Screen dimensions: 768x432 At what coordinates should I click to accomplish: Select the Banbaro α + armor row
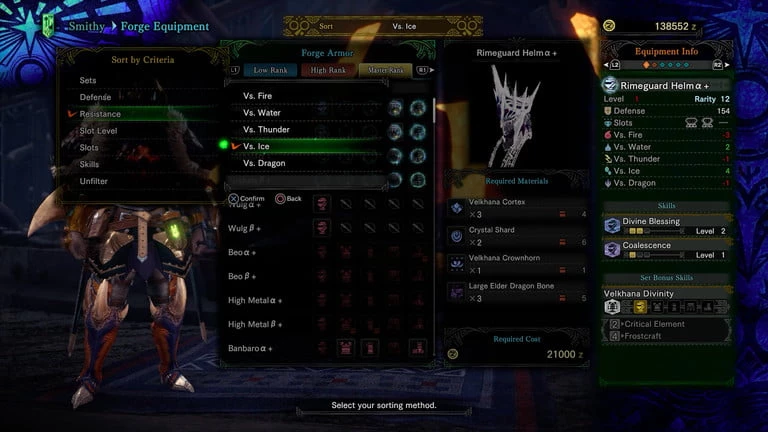(x=250, y=348)
